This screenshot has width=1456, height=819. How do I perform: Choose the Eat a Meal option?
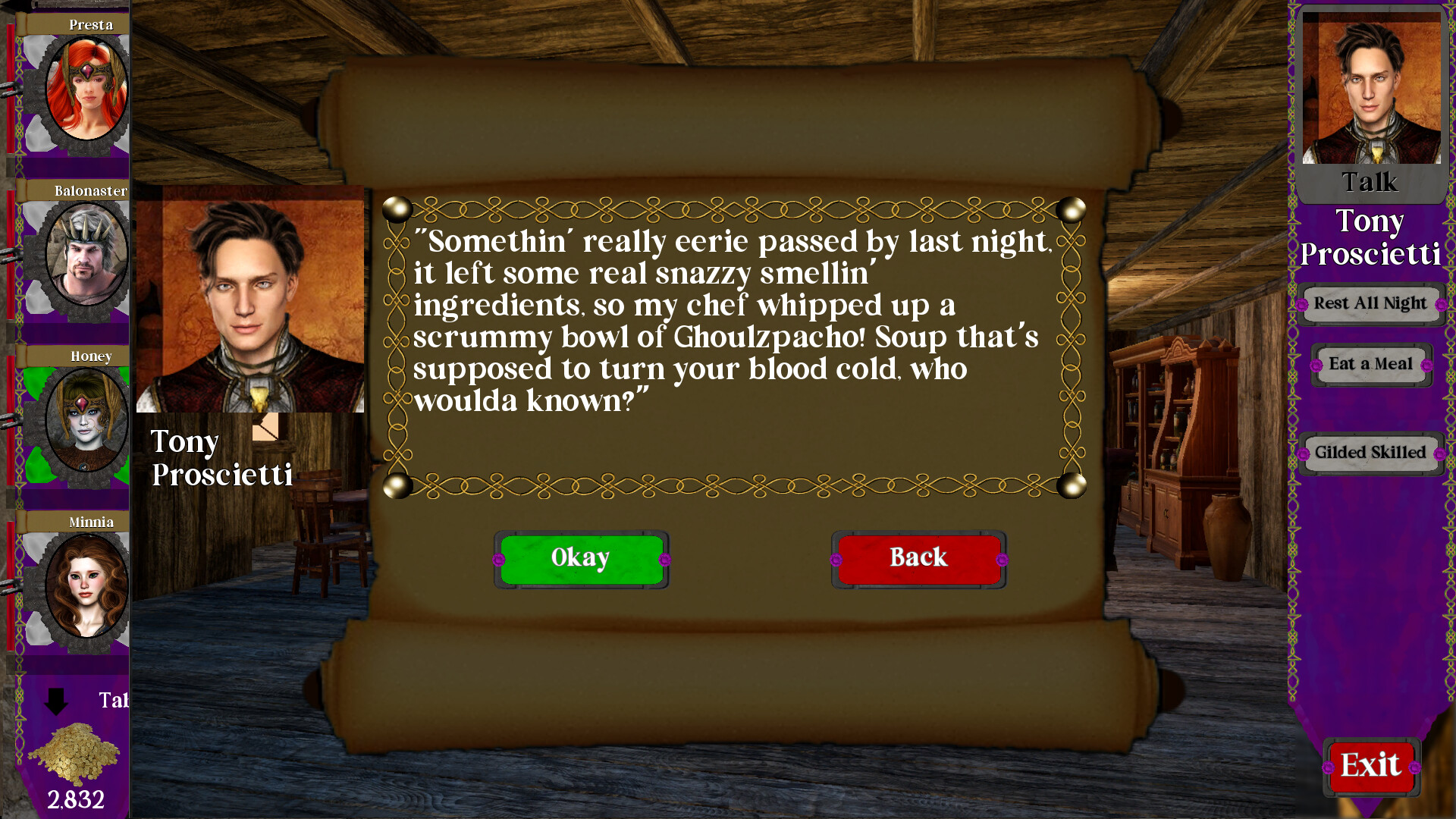click(x=1370, y=365)
